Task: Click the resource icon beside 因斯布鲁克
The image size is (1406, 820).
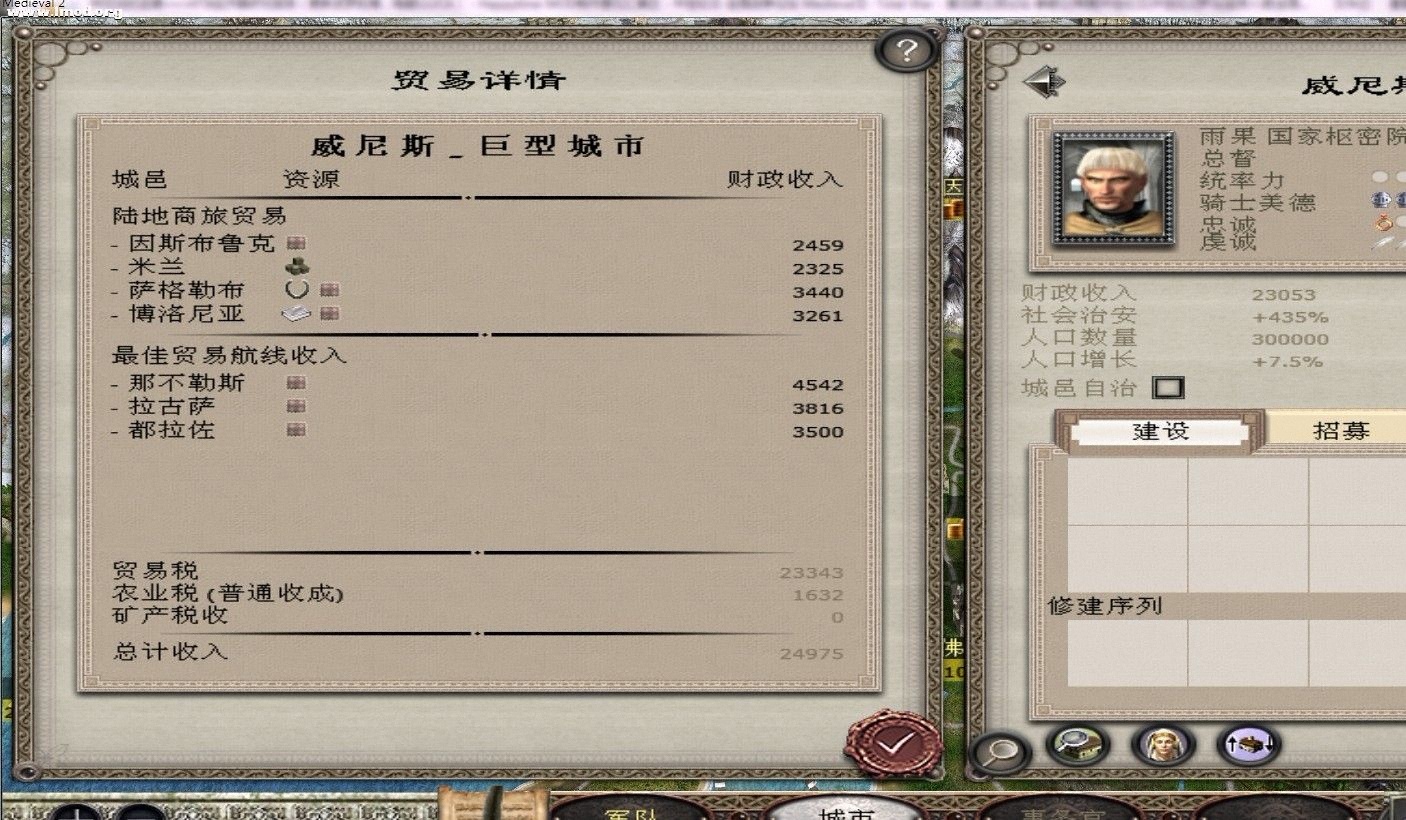Action: 297,242
